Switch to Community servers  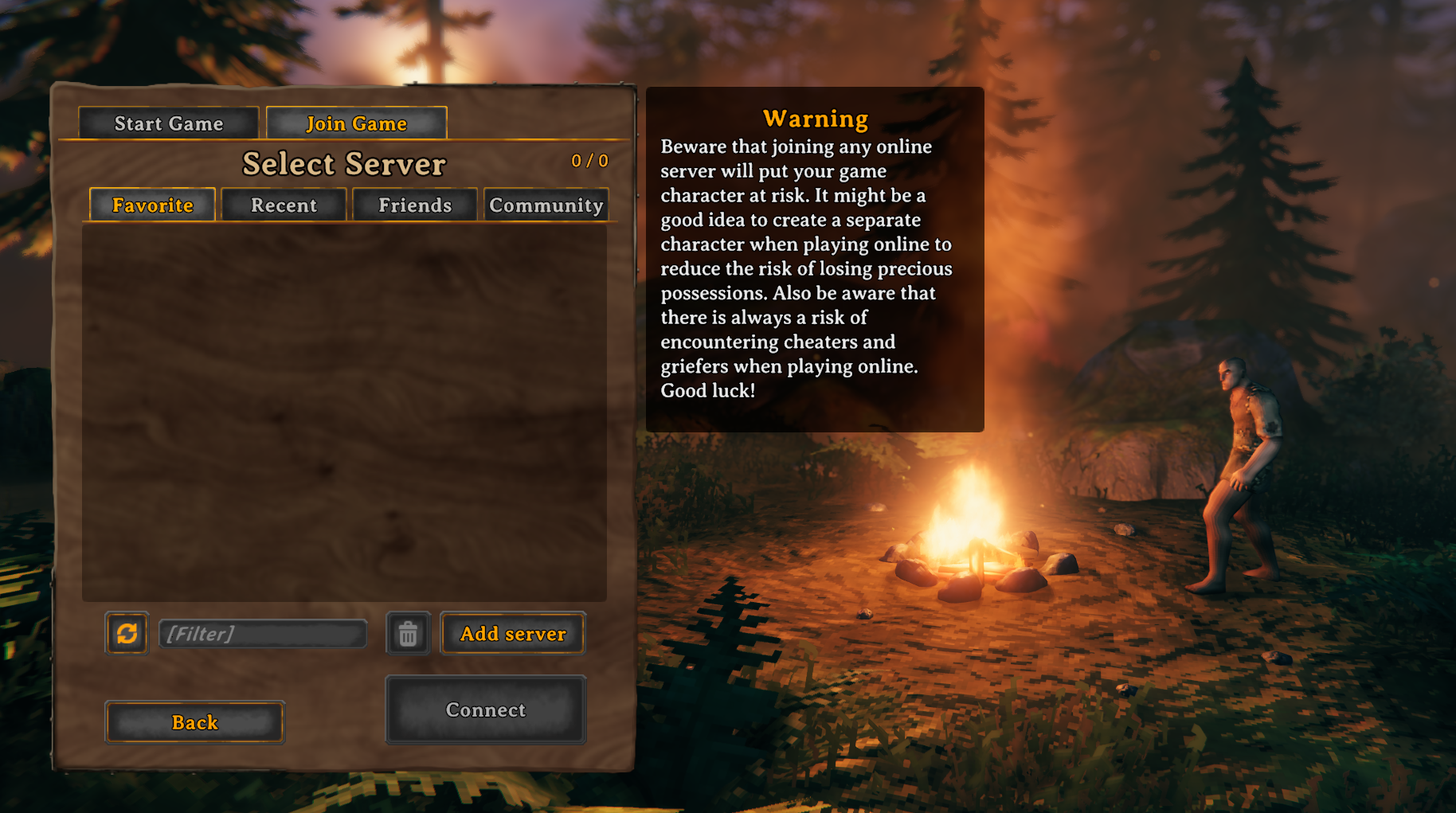click(546, 205)
